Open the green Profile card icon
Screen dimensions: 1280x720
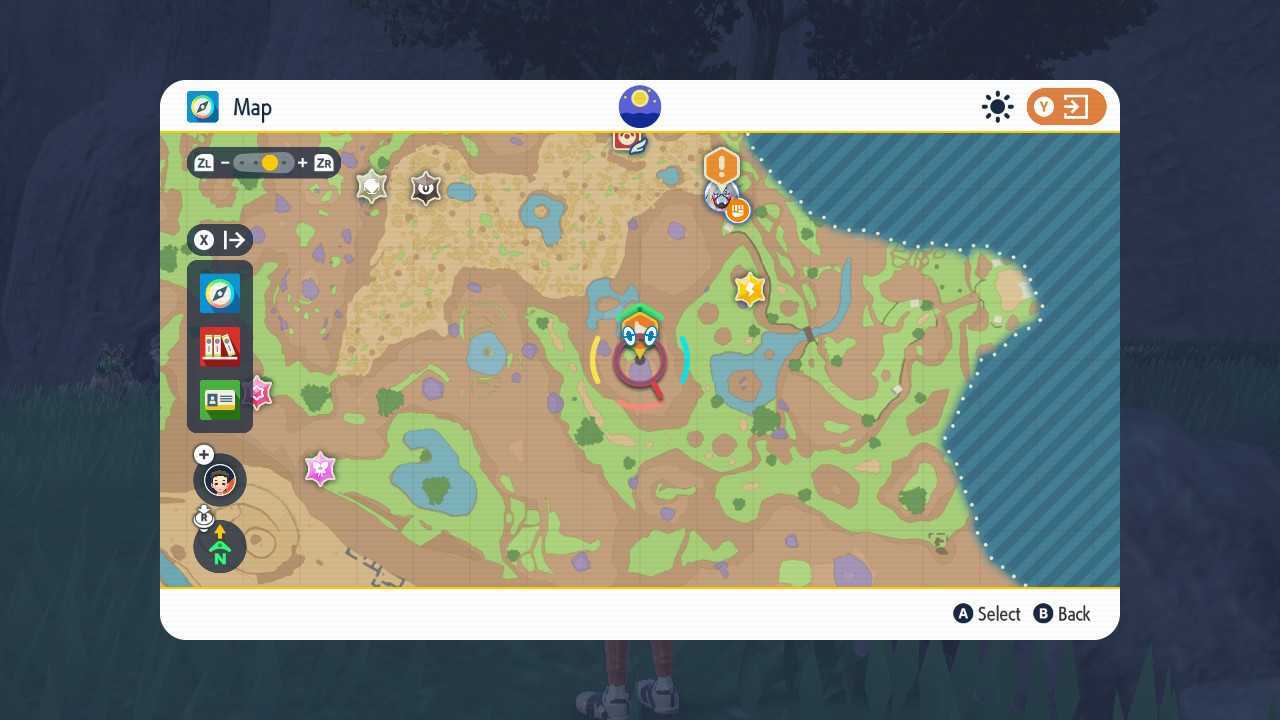point(219,399)
